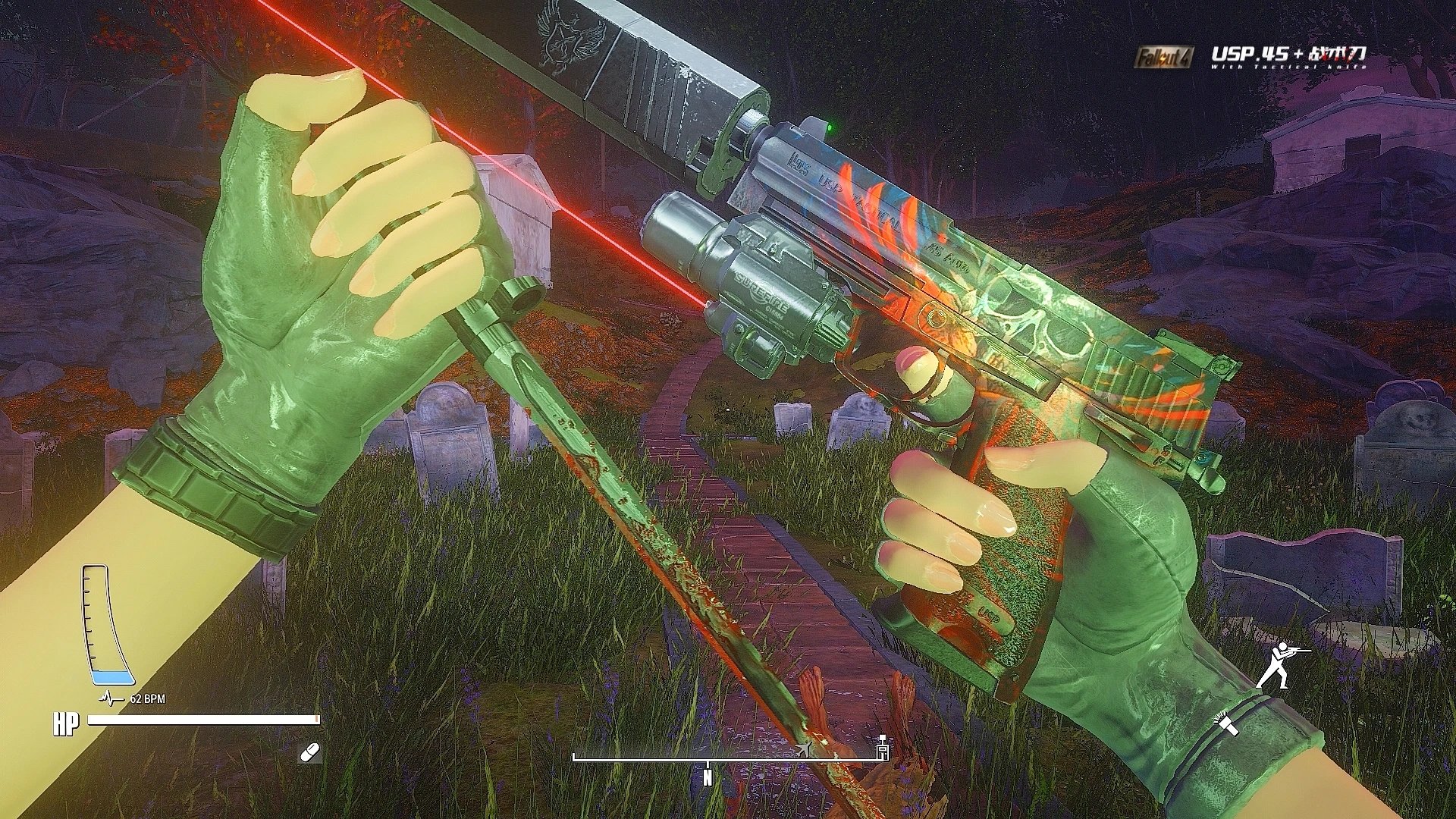Click the Fallout 4 logo badge

(x=1164, y=56)
